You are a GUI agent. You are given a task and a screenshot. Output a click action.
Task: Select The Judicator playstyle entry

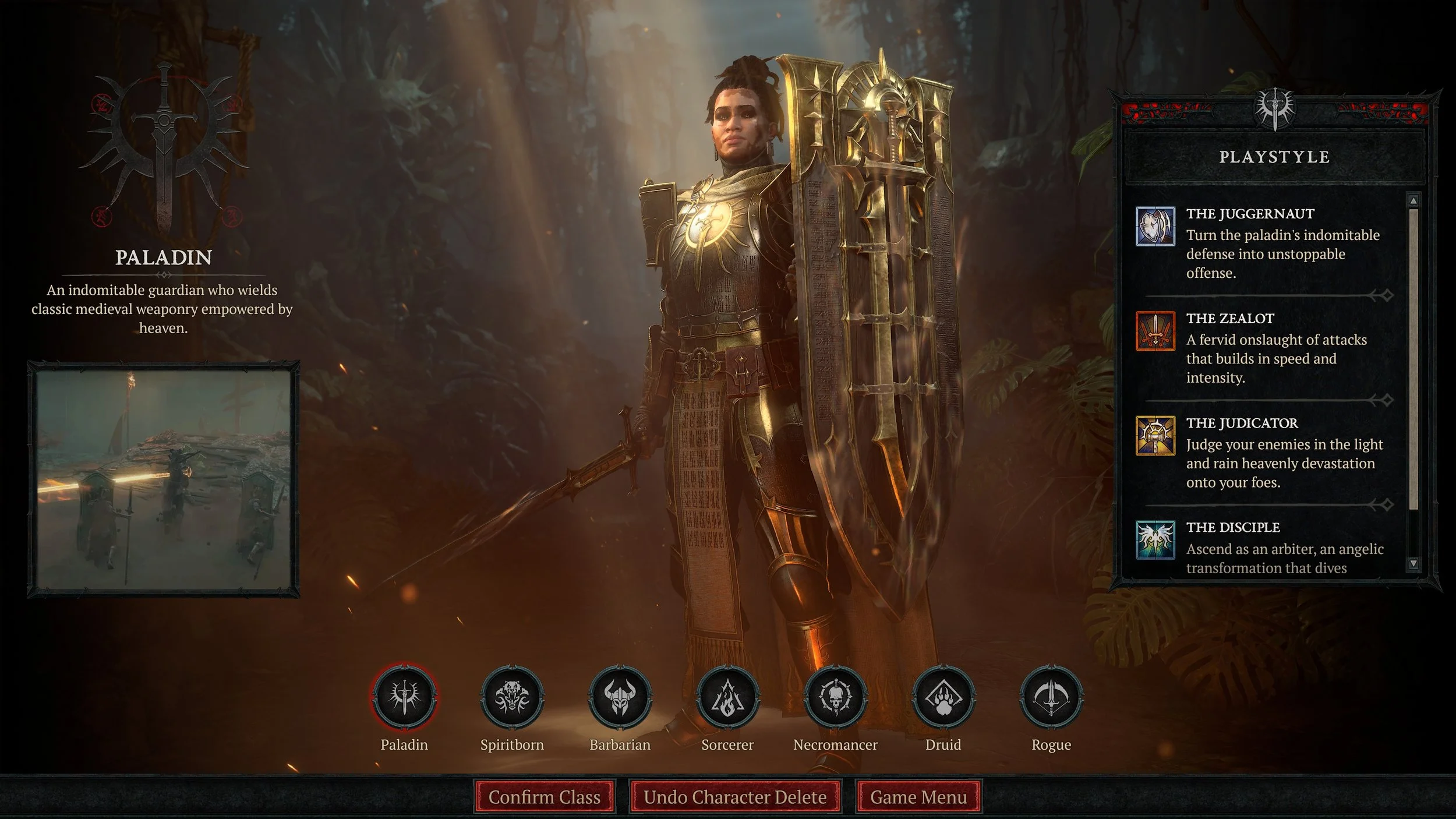1264,453
